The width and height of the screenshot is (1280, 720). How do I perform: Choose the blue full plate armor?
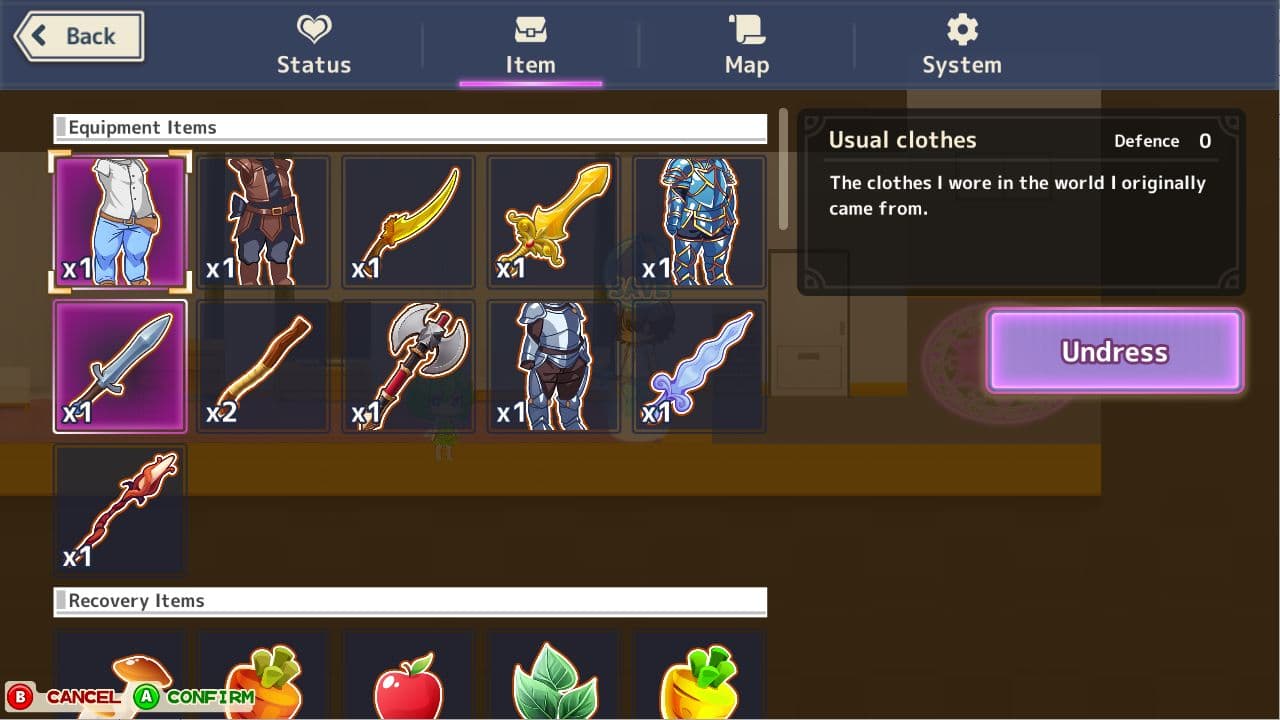(697, 220)
